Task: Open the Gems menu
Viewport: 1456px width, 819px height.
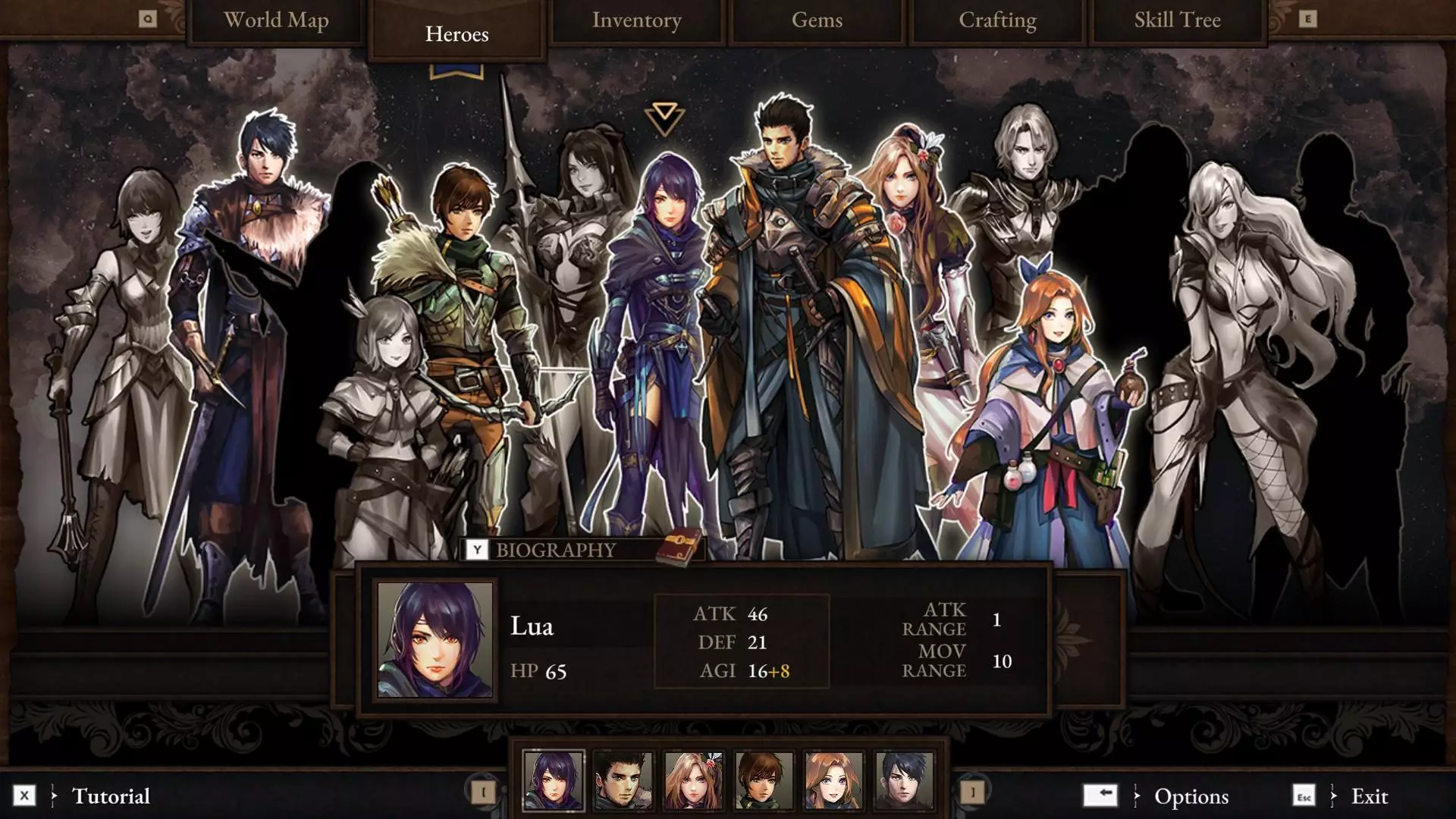Action: (x=817, y=20)
